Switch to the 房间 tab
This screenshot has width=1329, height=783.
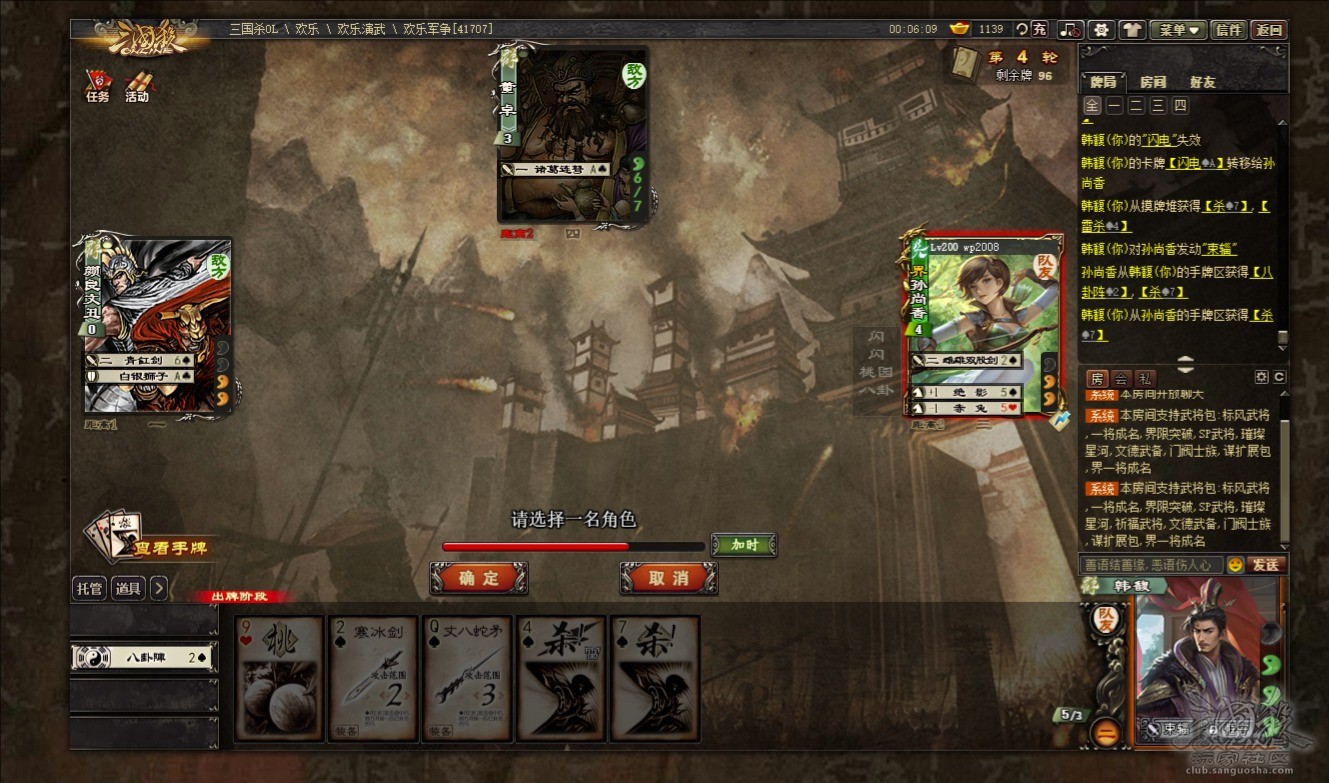[1153, 82]
